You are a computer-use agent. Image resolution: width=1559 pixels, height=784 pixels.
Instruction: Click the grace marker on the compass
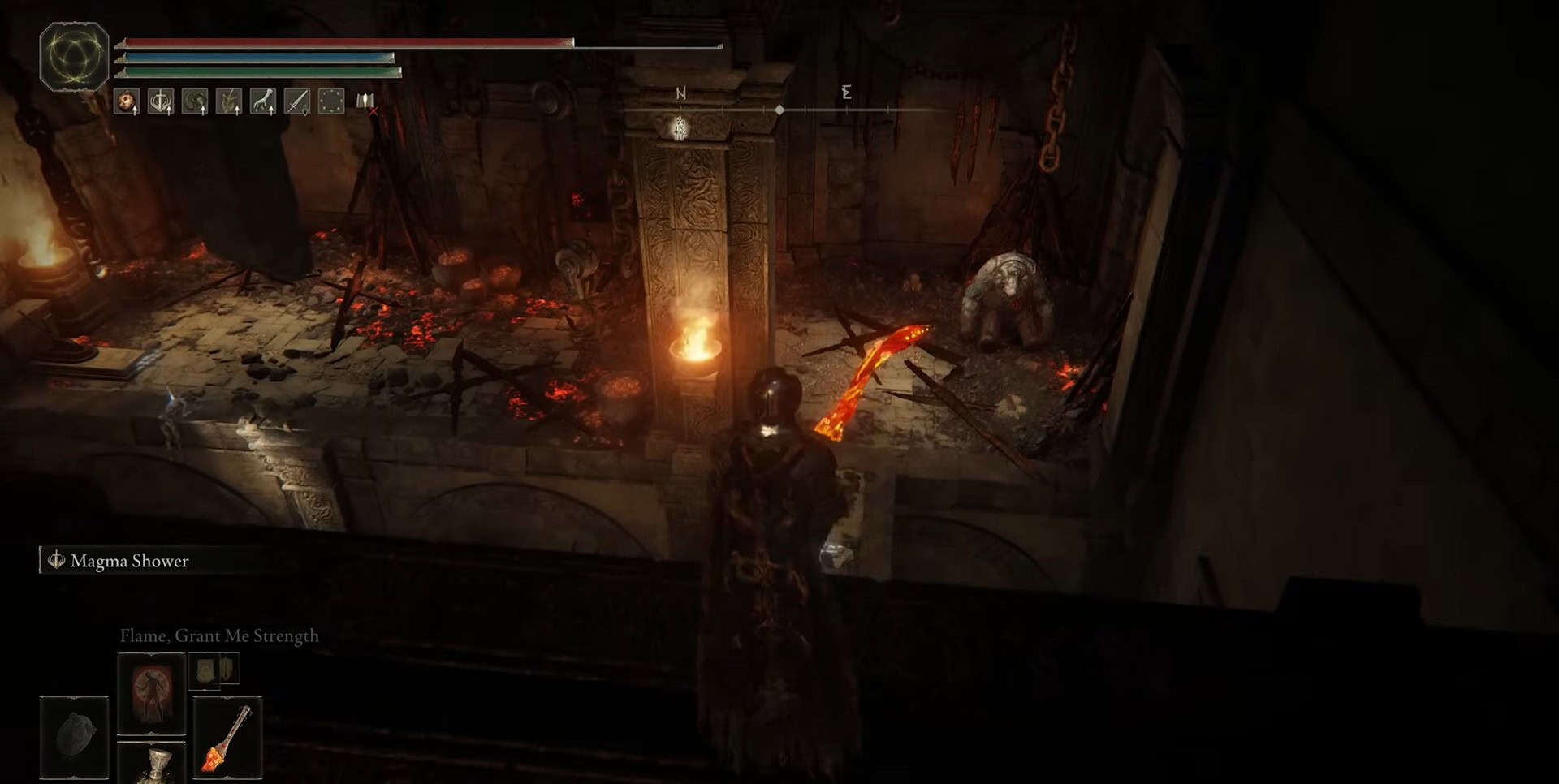680,127
